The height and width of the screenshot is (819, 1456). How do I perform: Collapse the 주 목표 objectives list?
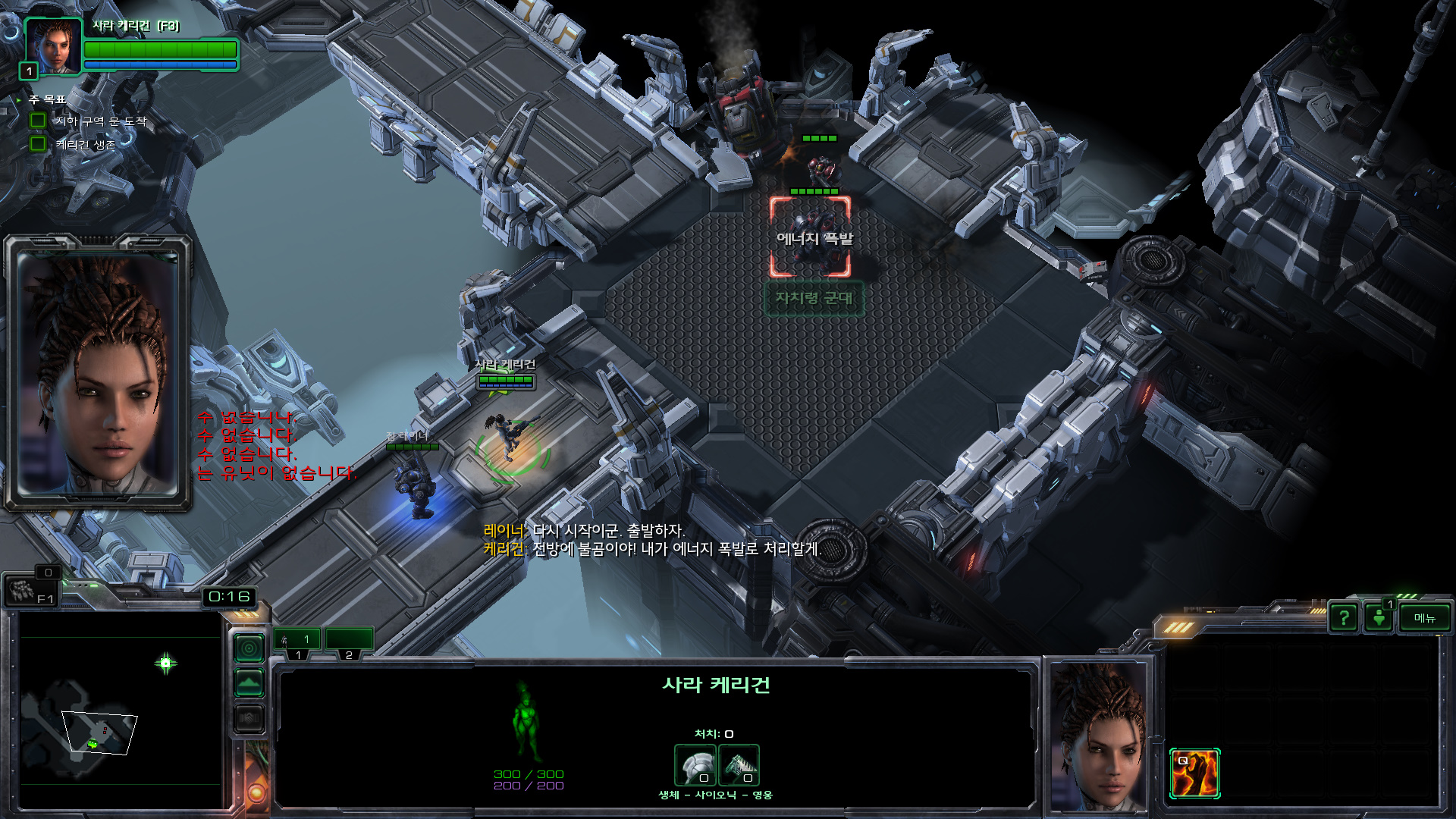[x=19, y=99]
